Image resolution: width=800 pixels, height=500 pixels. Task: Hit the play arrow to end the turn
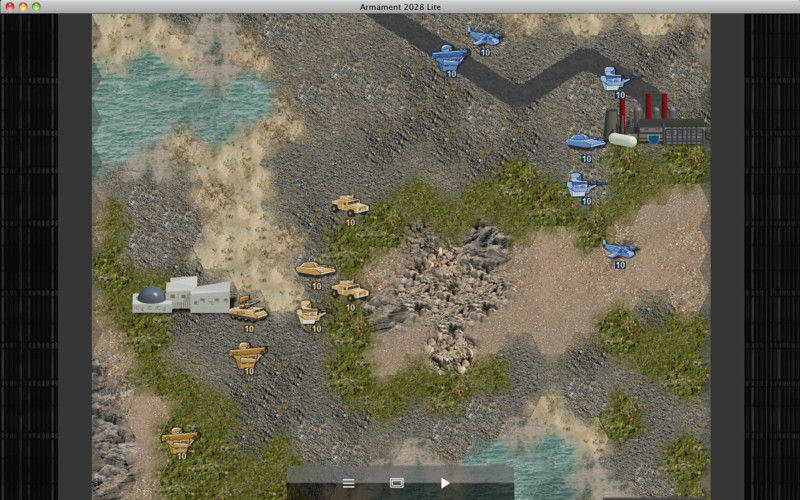tap(445, 483)
